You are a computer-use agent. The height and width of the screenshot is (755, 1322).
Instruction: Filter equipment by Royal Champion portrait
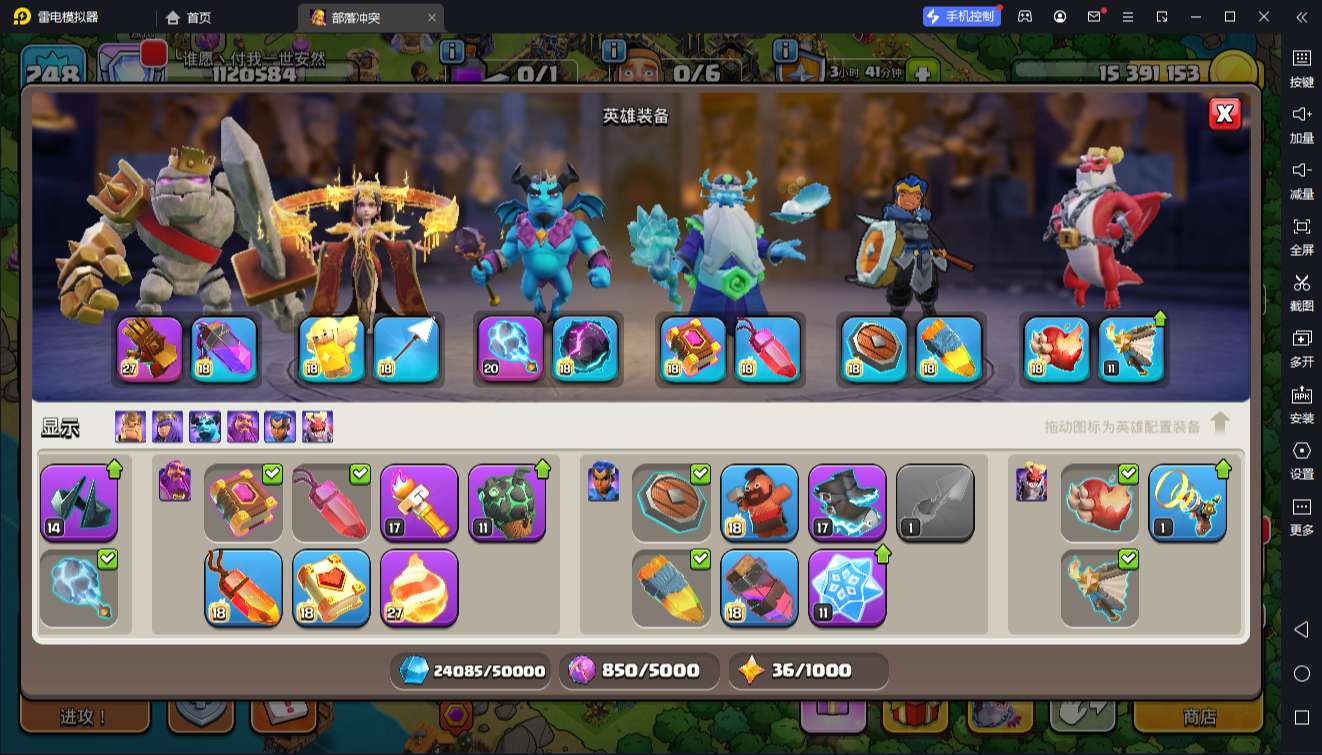[280, 427]
